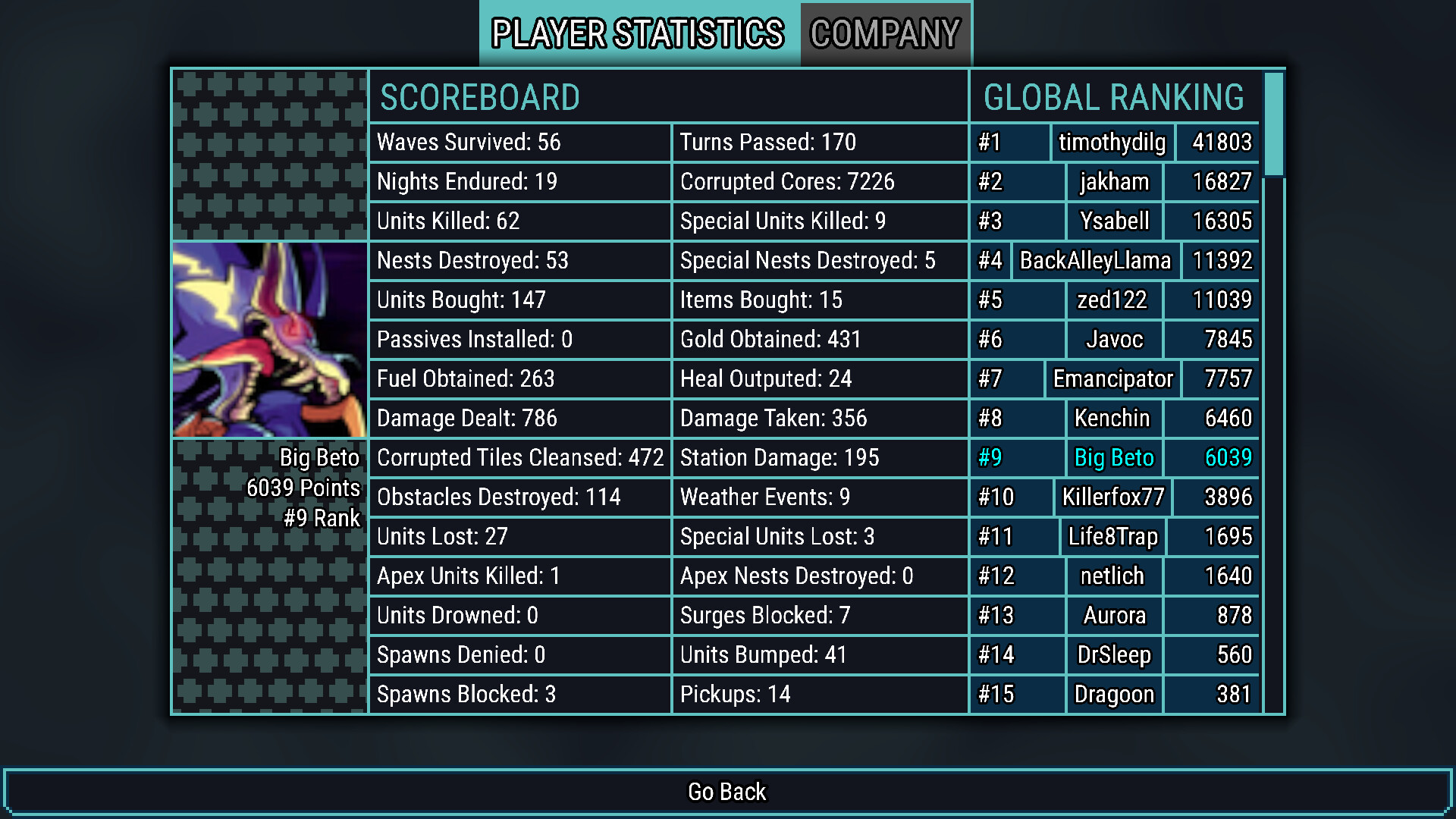
Task: Select the Scoreboard heading
Action: [480, 98]
